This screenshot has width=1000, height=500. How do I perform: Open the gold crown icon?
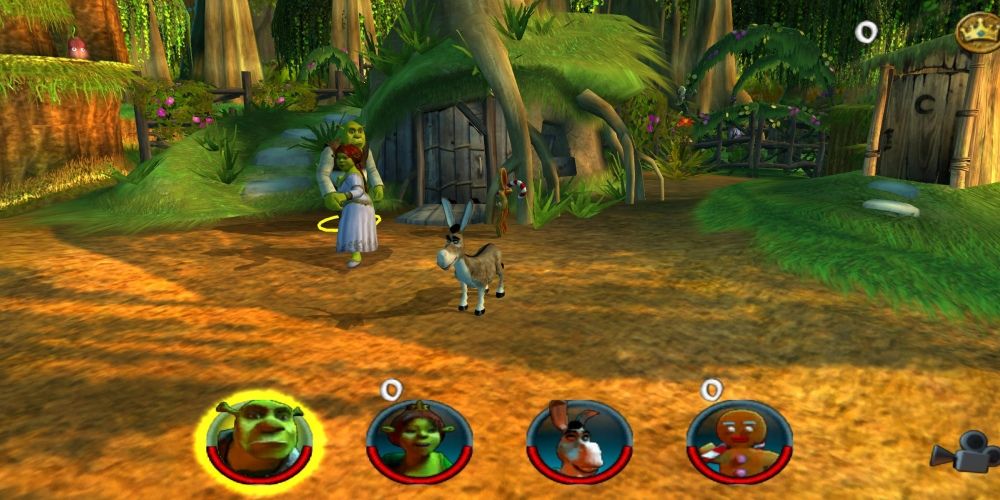976,31
